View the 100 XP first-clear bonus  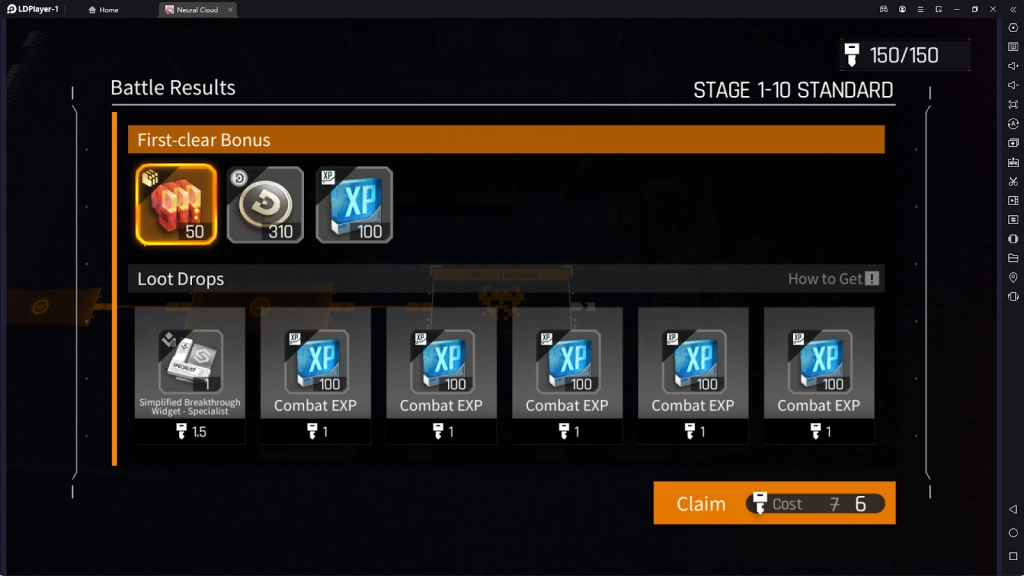tap(354, 205)
